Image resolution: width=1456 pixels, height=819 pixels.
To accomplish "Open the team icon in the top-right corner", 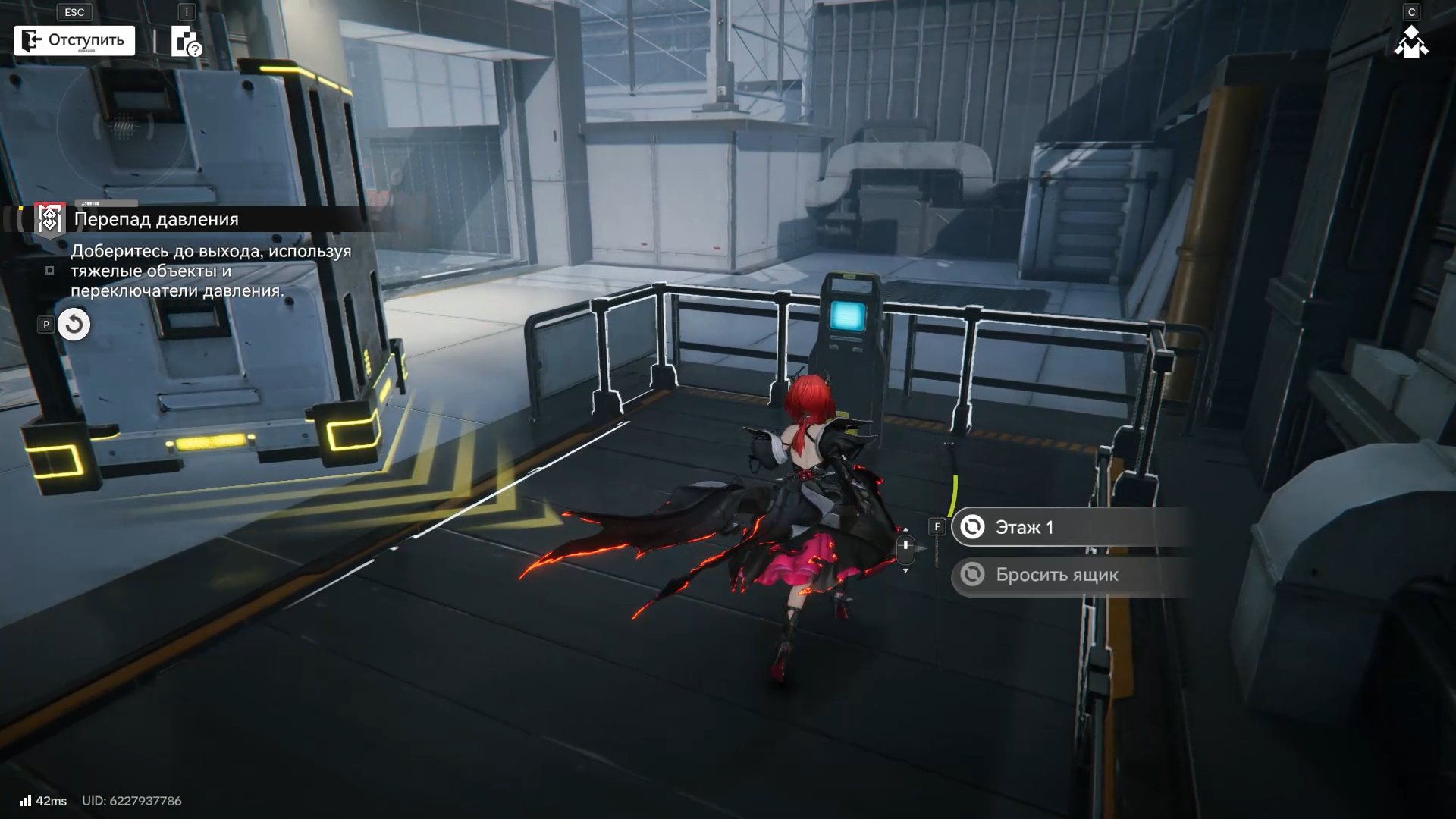I will click(x=1410, y=42).
